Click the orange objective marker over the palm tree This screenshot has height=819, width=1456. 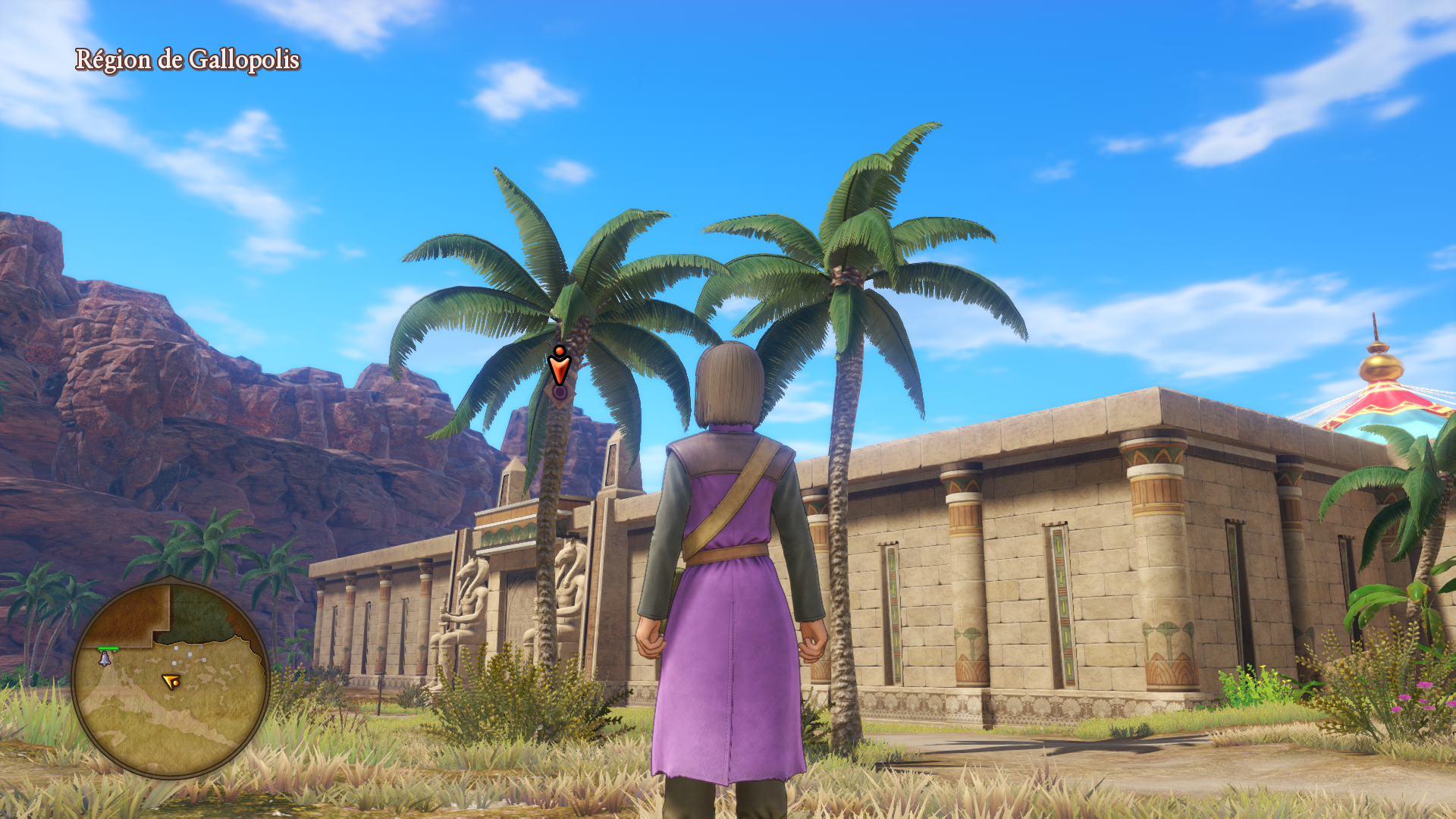pyautogui.click(x=559, y=366)
